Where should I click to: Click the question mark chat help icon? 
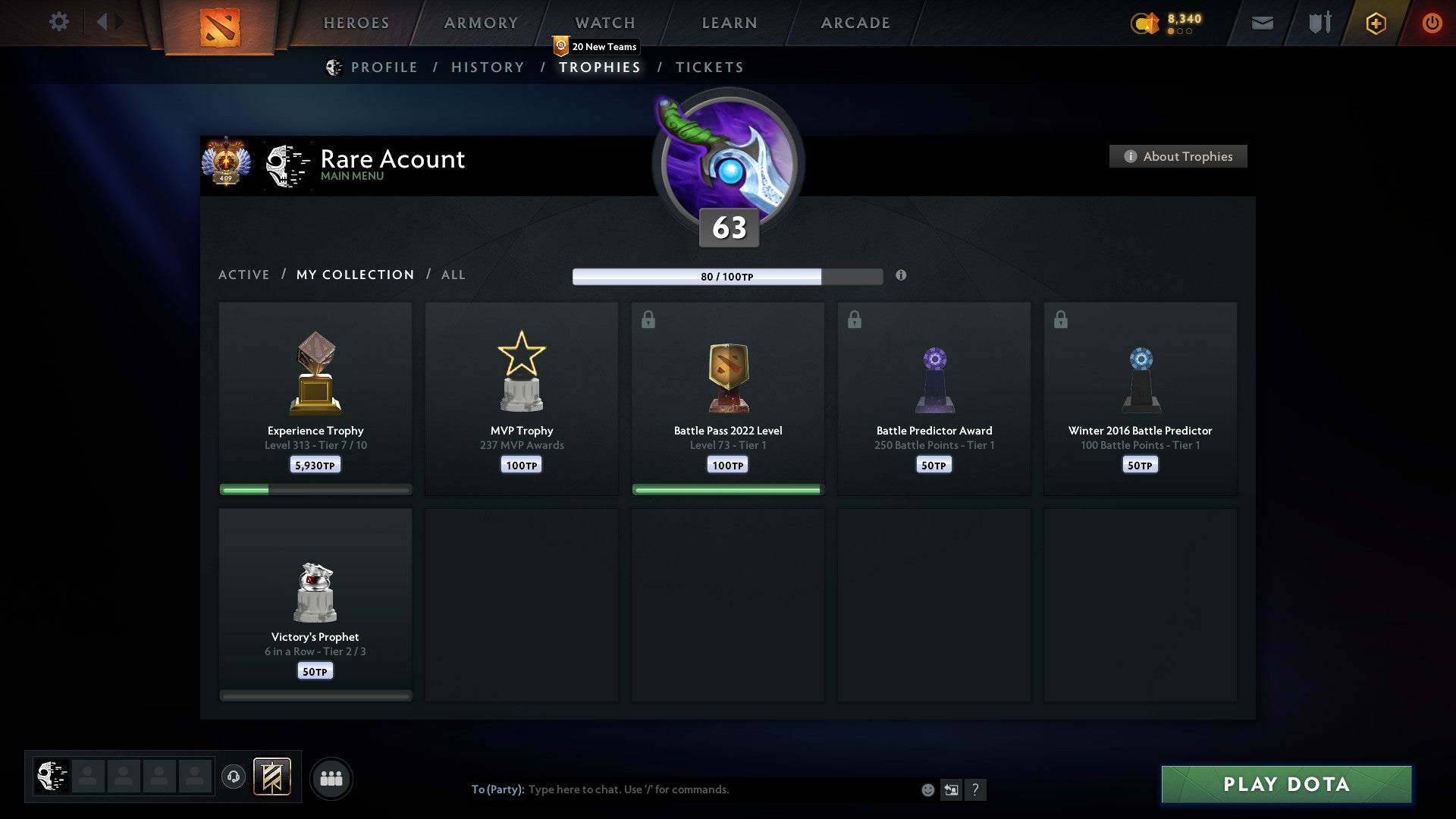tap(977, 789)
